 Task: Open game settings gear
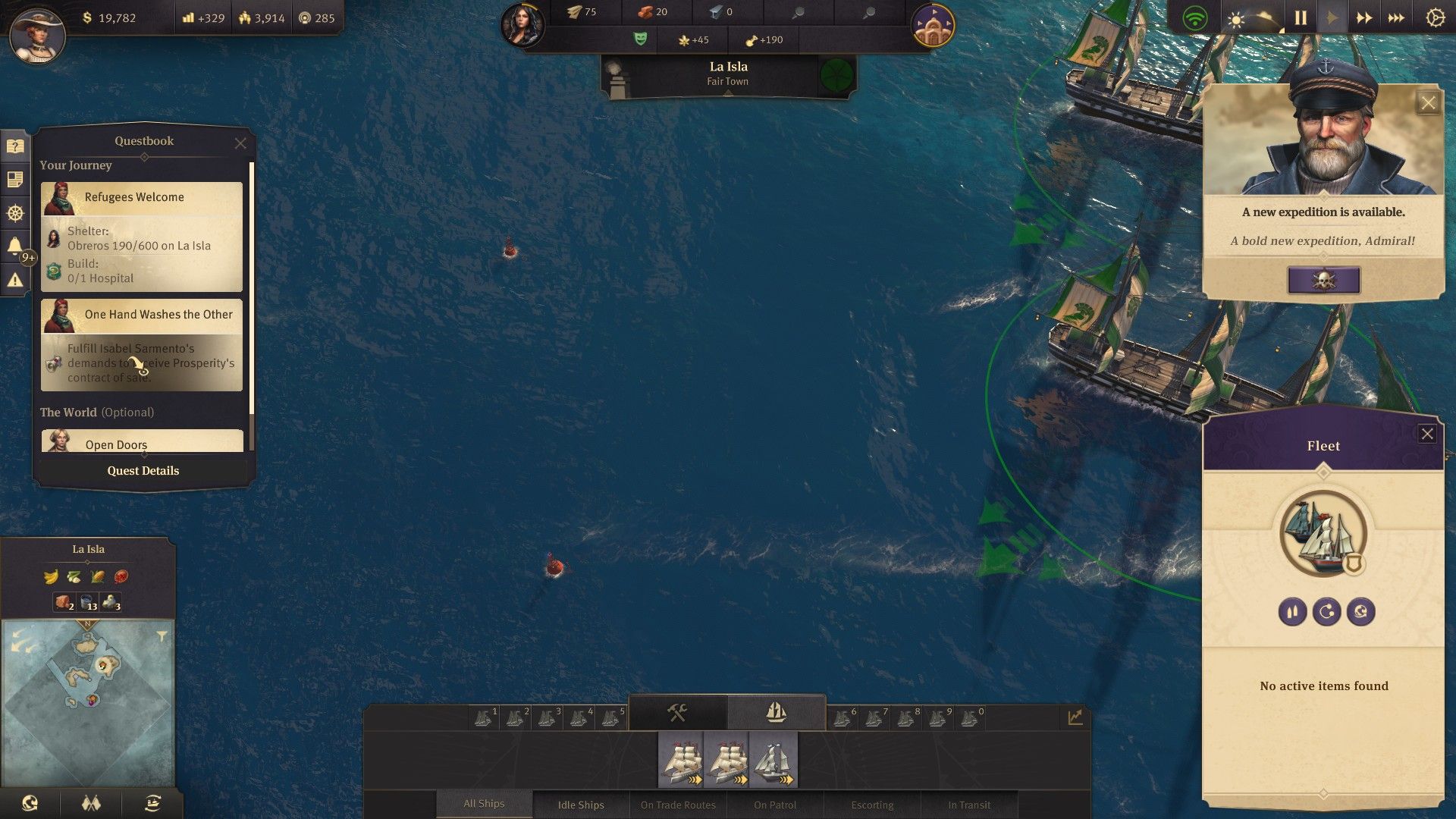click(x=1435, y=18)
